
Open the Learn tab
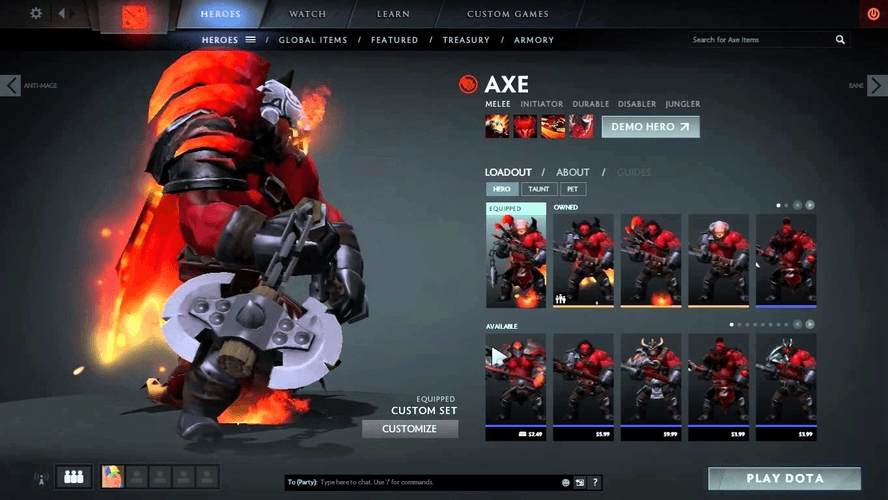[393, 14]
